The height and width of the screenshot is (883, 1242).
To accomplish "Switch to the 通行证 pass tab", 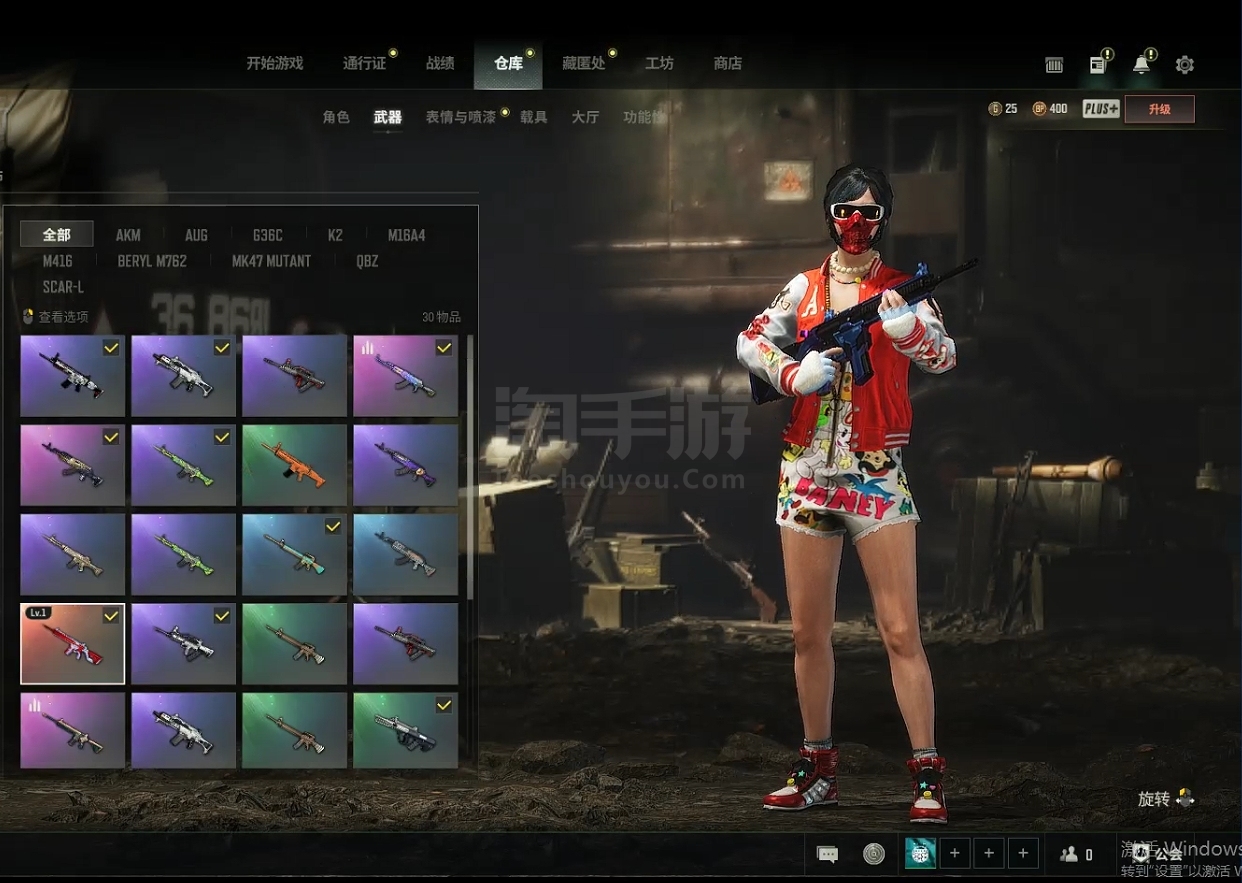I will (364, 63).
